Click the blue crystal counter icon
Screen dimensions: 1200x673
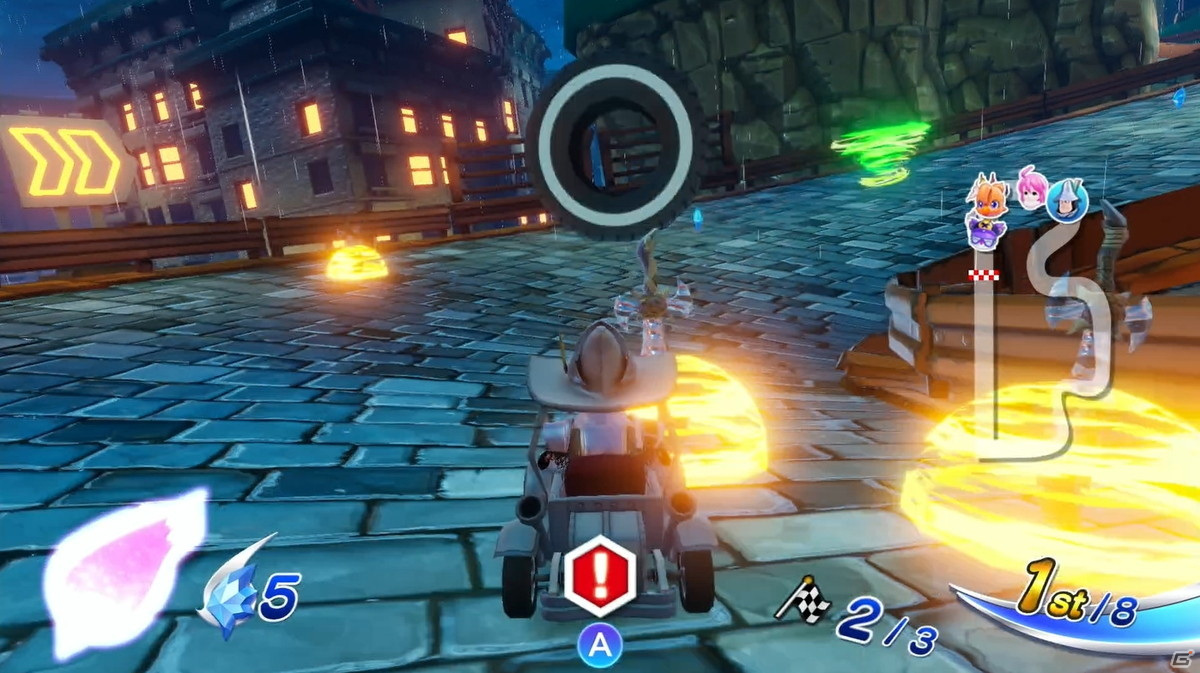[x=228, y=598]
